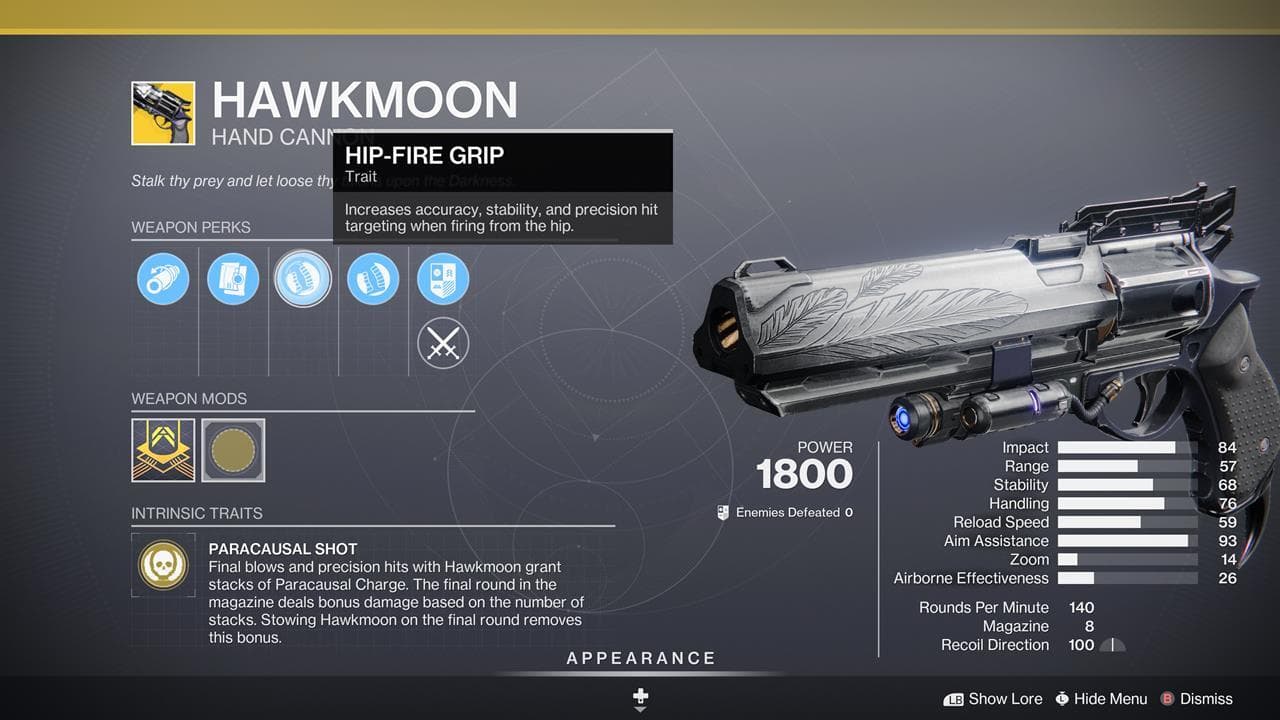1280x720 pixels.
Task: Click the fourth blue weapon perk icon
Action: pyautogui.click(x=373, y=278)
